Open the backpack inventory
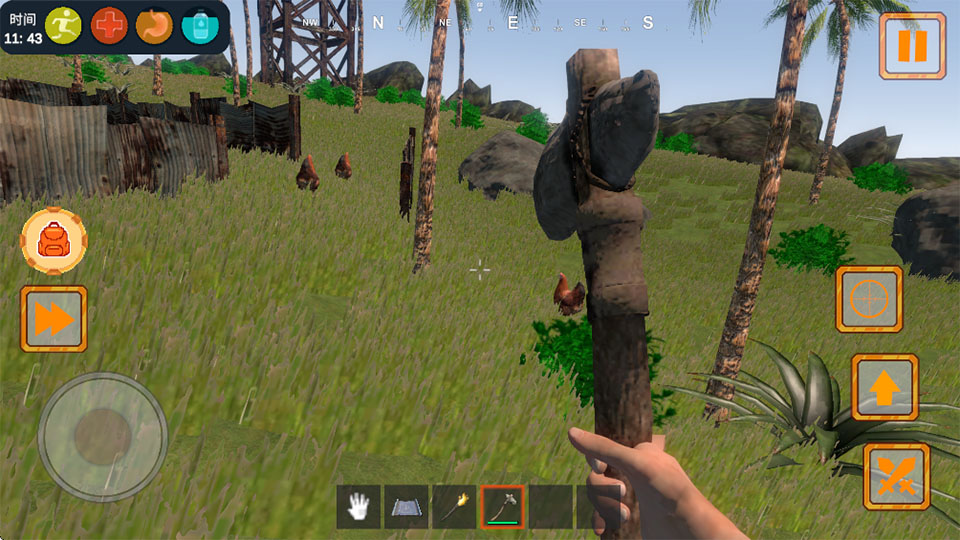960x540 pixels. 54,240
